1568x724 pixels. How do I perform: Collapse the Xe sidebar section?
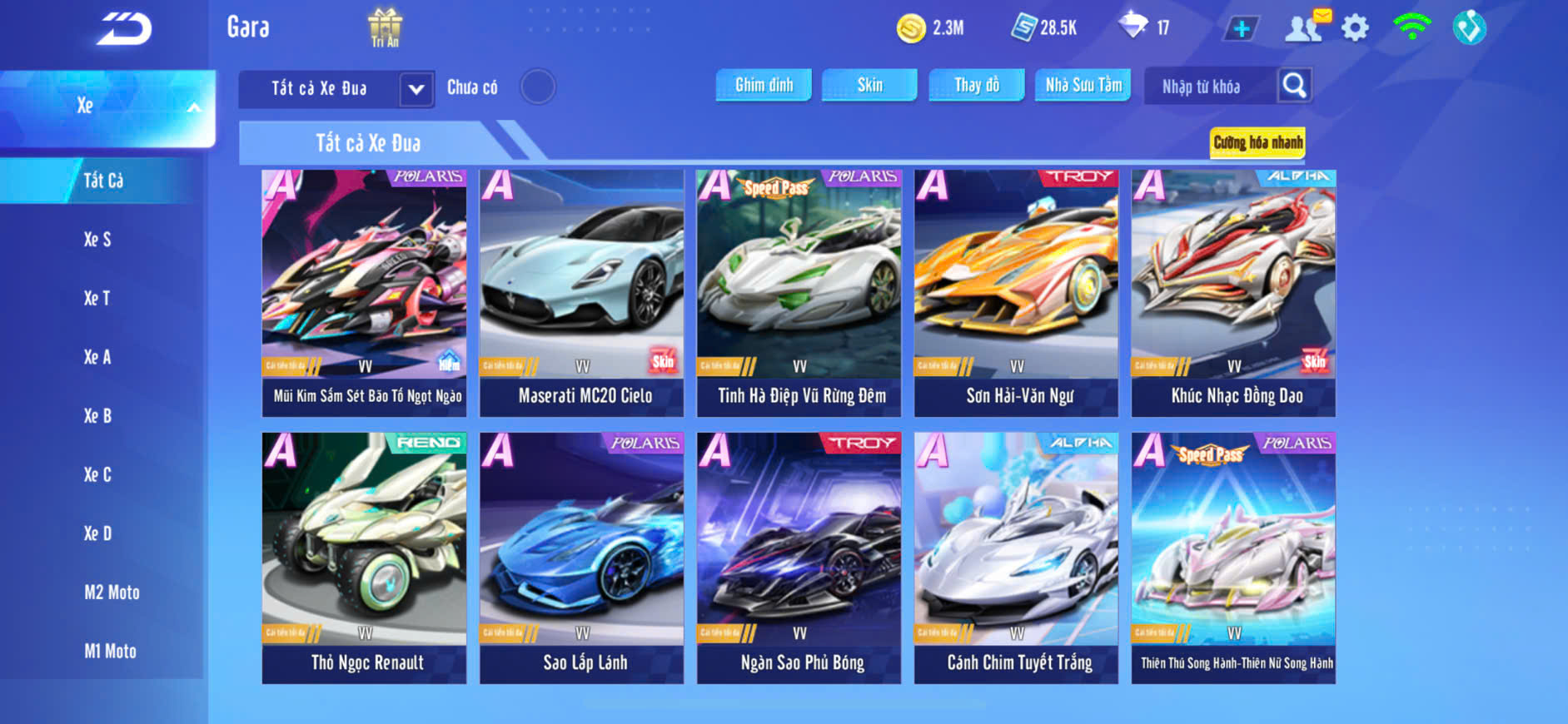pos(193,107)
